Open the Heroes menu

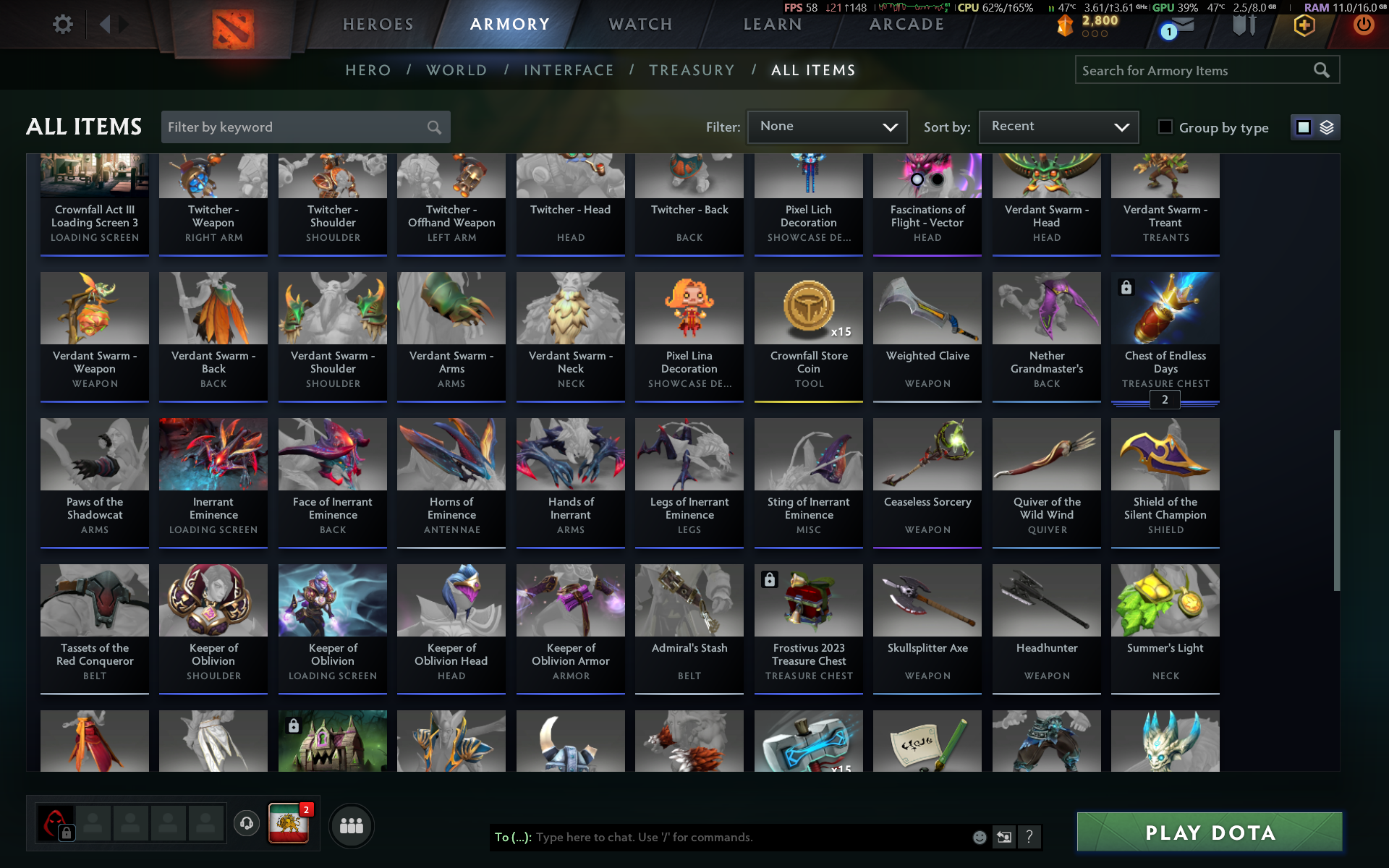[378, 25]
